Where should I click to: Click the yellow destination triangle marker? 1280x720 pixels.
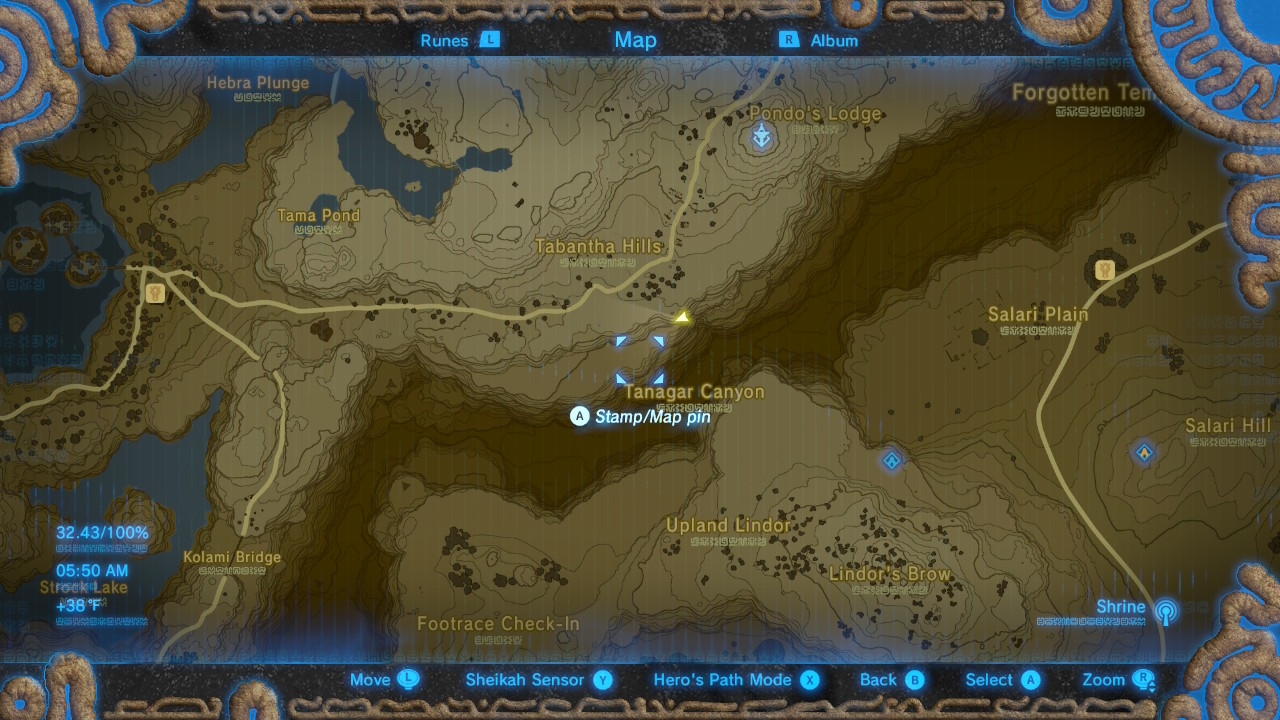coord(683,317)
